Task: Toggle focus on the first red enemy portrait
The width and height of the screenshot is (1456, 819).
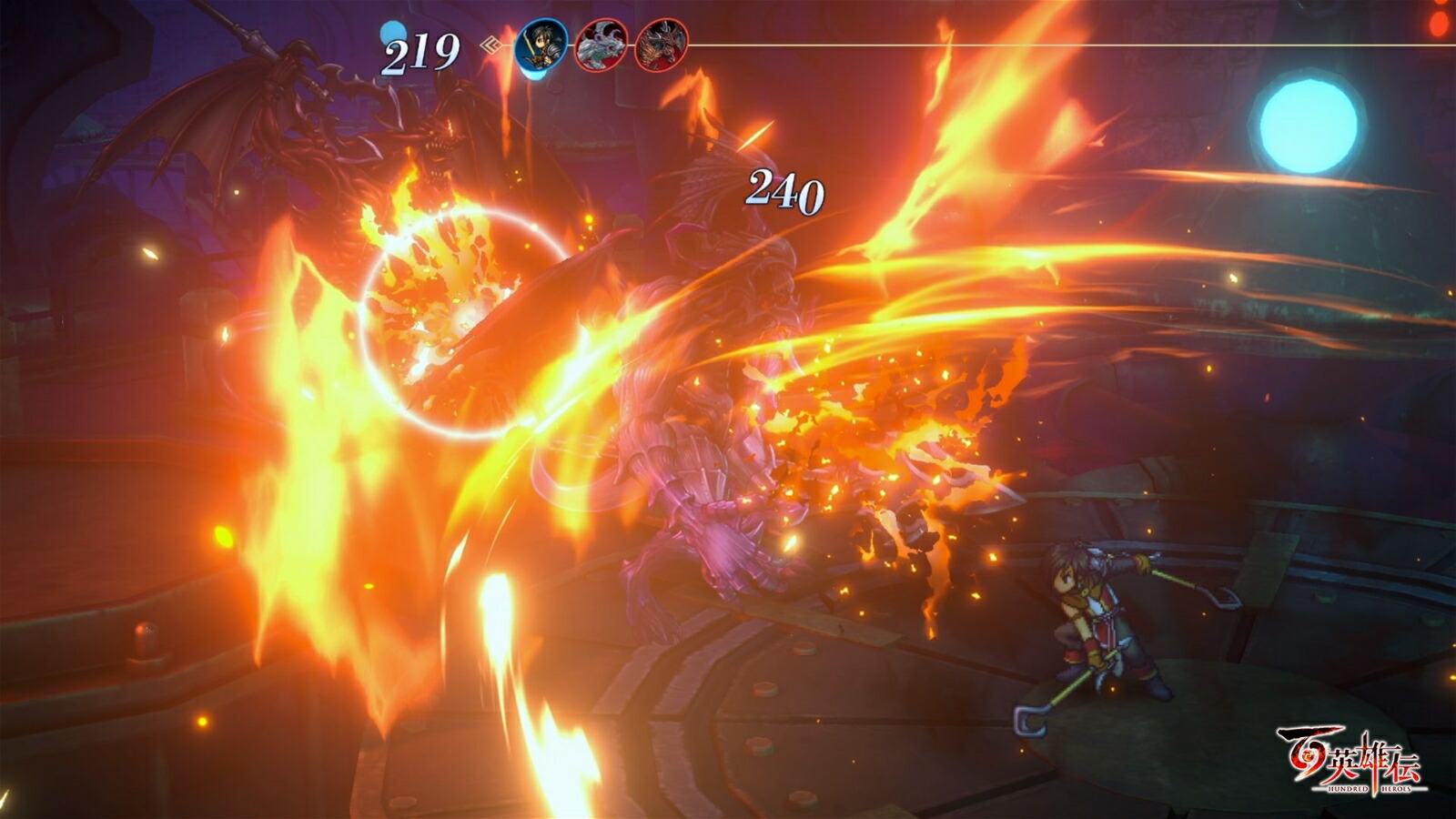Action: [601, 45]
